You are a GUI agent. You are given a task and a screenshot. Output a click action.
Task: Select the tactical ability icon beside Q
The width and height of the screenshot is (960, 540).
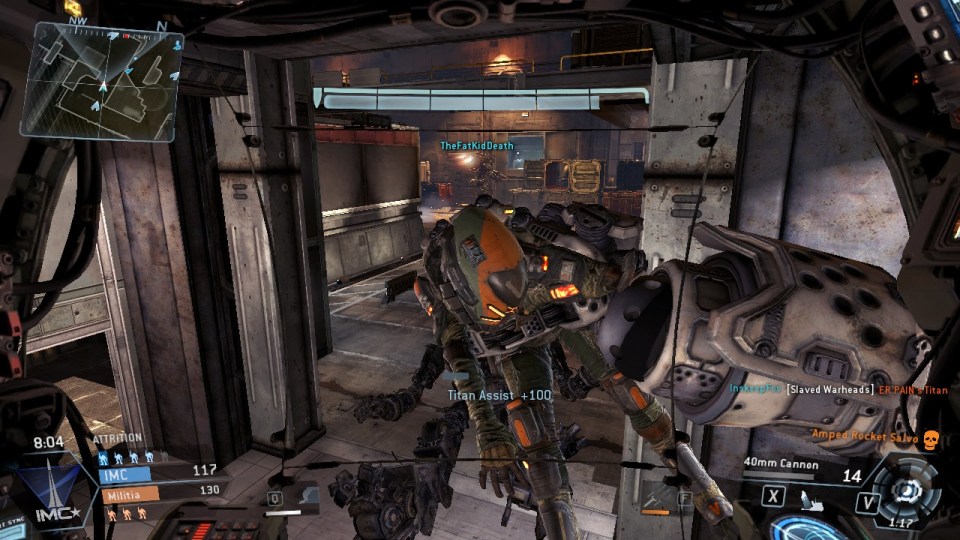[307, 496]
